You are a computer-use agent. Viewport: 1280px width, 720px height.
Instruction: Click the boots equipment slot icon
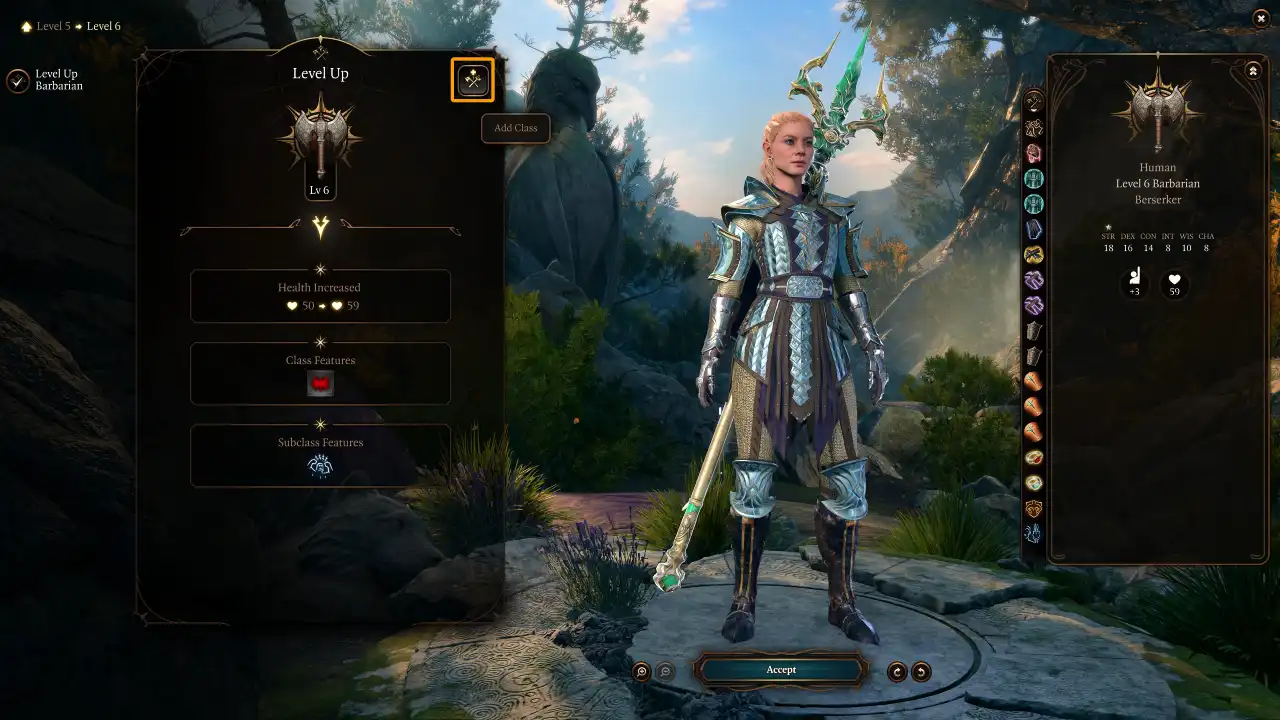click(x=1034, y=330)
